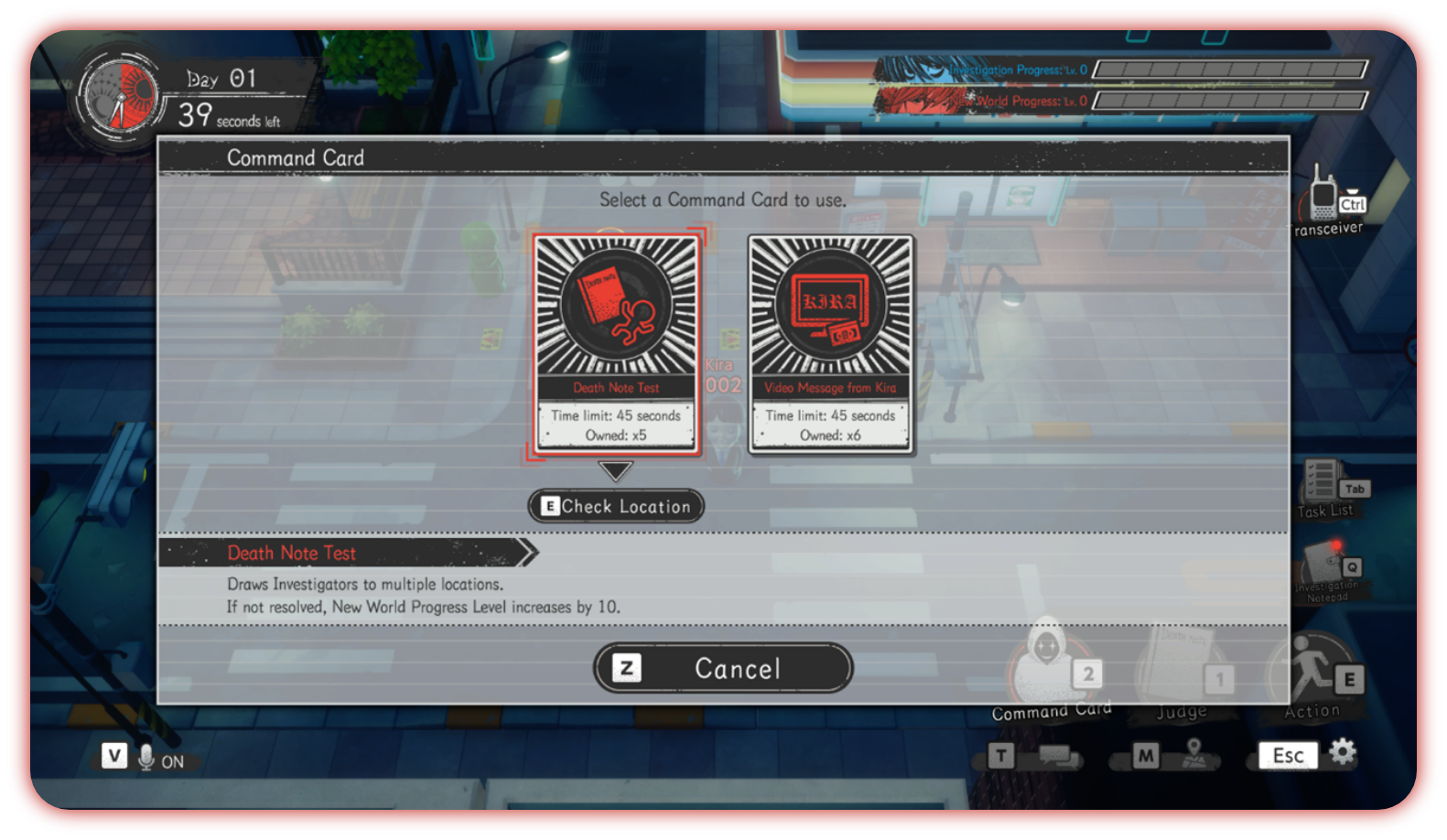Image resolution: width=1447 pixels, height=840 pixels.
Task: Select the Command Card hooded-figure icon
Action: tap(1046, 663)
